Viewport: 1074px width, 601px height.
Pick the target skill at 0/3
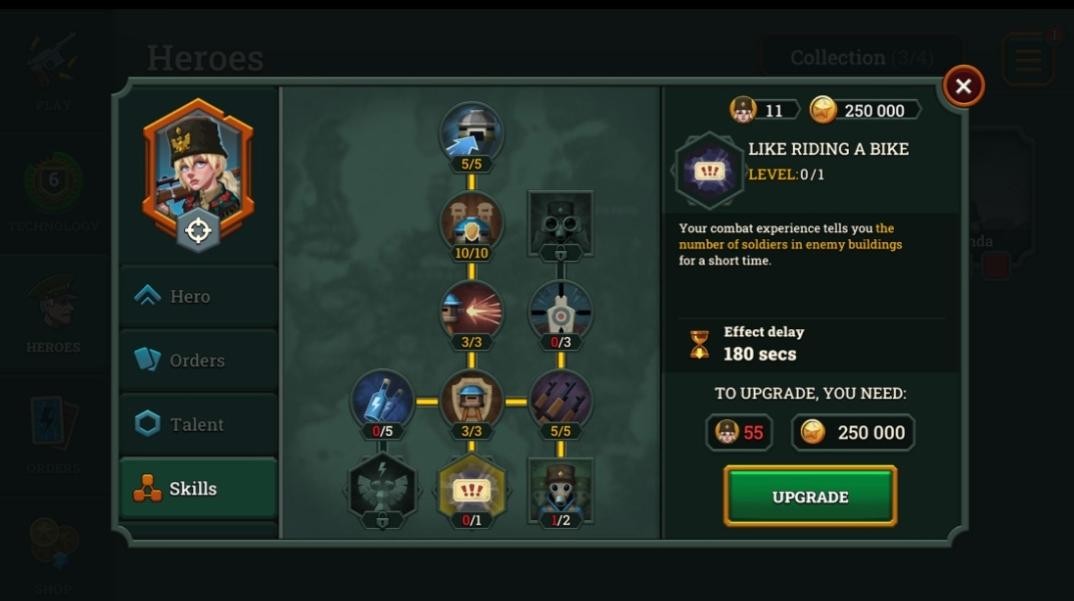pyautogui.click(x=560, y=311)
